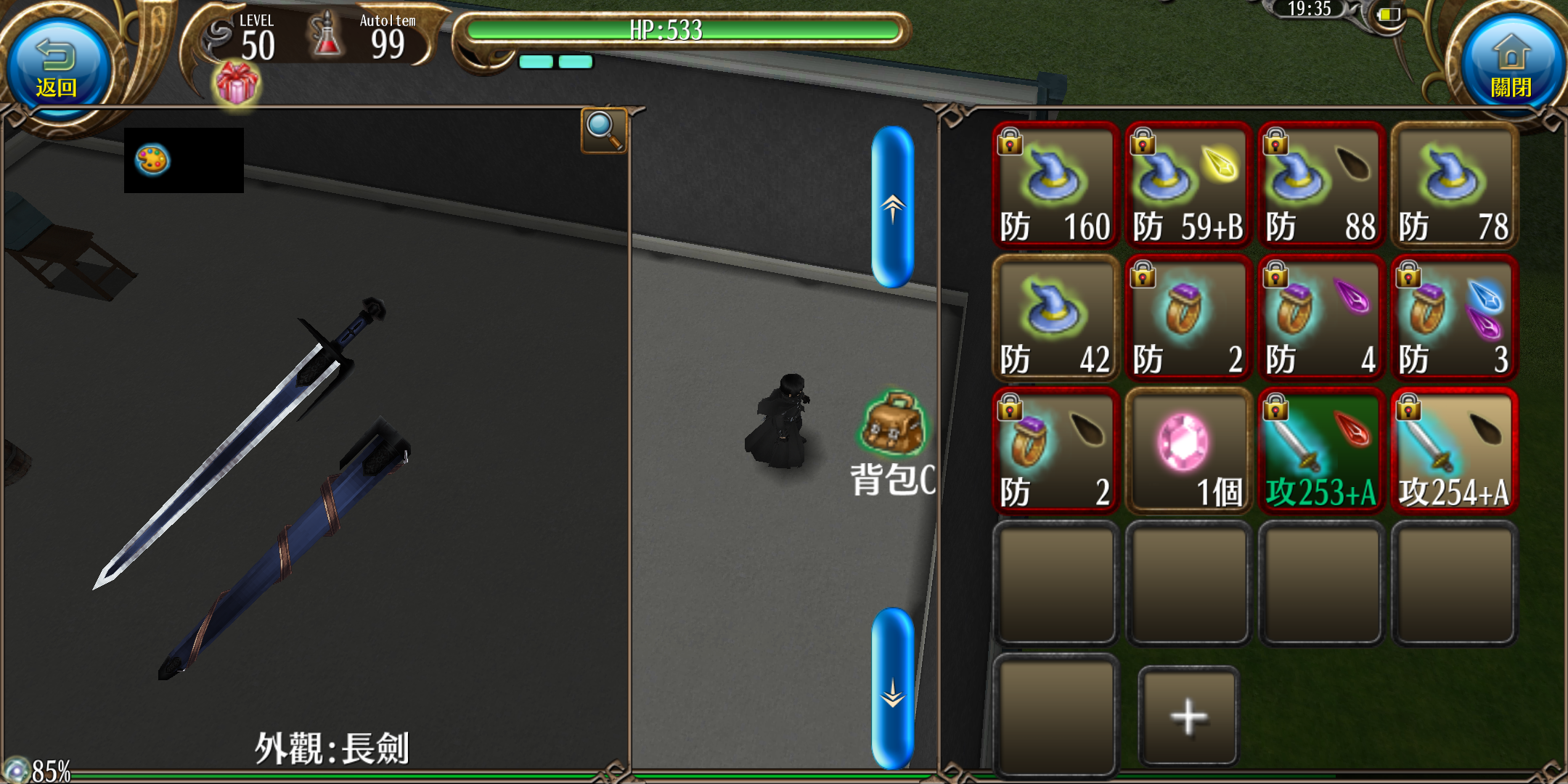The width and height of the screenshot is (1568, 784).
Task: Page down with the blue down arrow
Action: pos(892,688)
